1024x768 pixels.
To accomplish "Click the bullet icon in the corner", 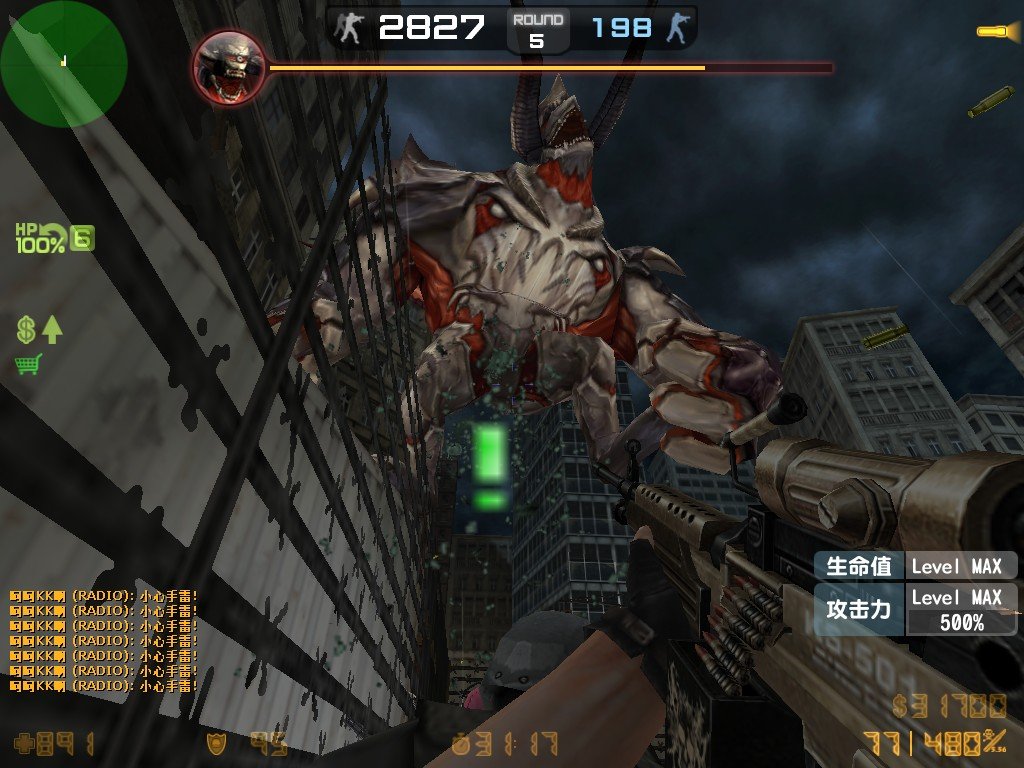I will point(996,31).
